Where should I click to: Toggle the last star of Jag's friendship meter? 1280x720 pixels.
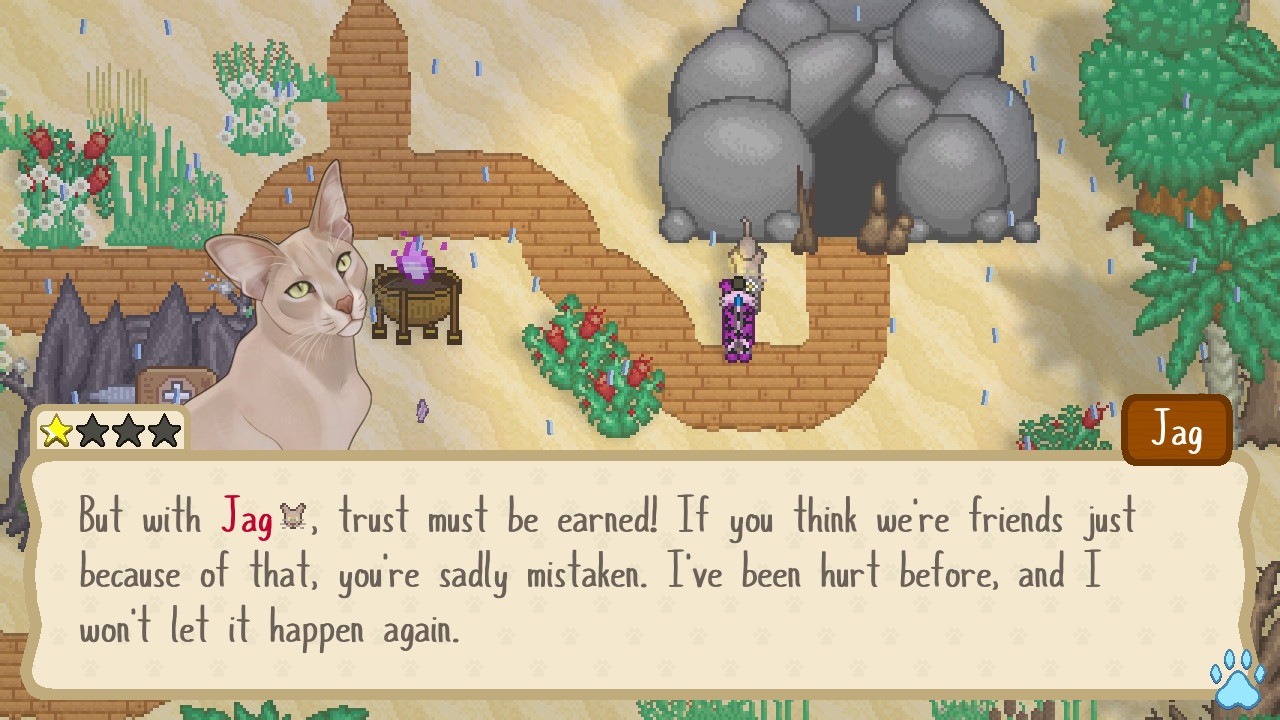click(164, 430)
